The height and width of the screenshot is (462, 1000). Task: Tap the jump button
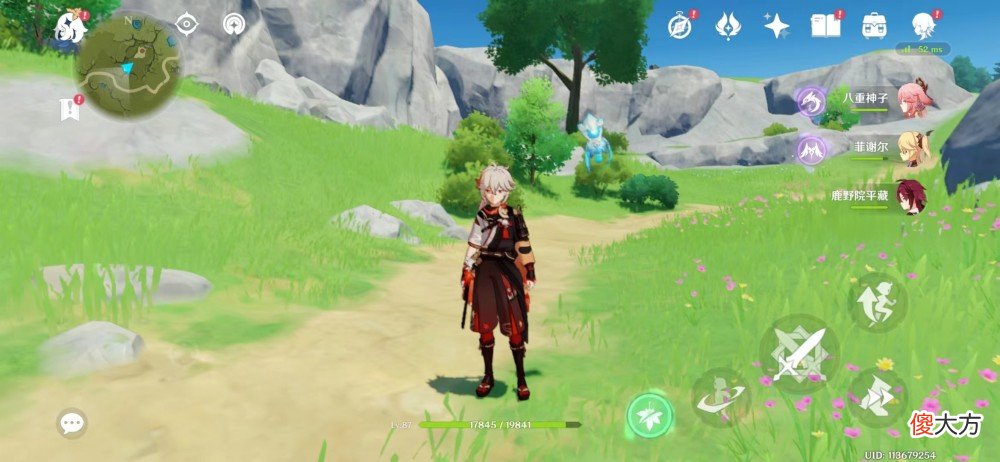tap(877, 302)
